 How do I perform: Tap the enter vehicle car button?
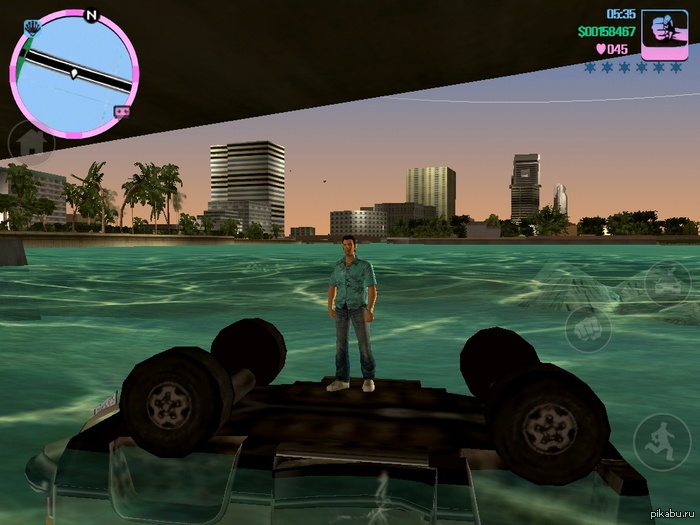tap(662, 283)
